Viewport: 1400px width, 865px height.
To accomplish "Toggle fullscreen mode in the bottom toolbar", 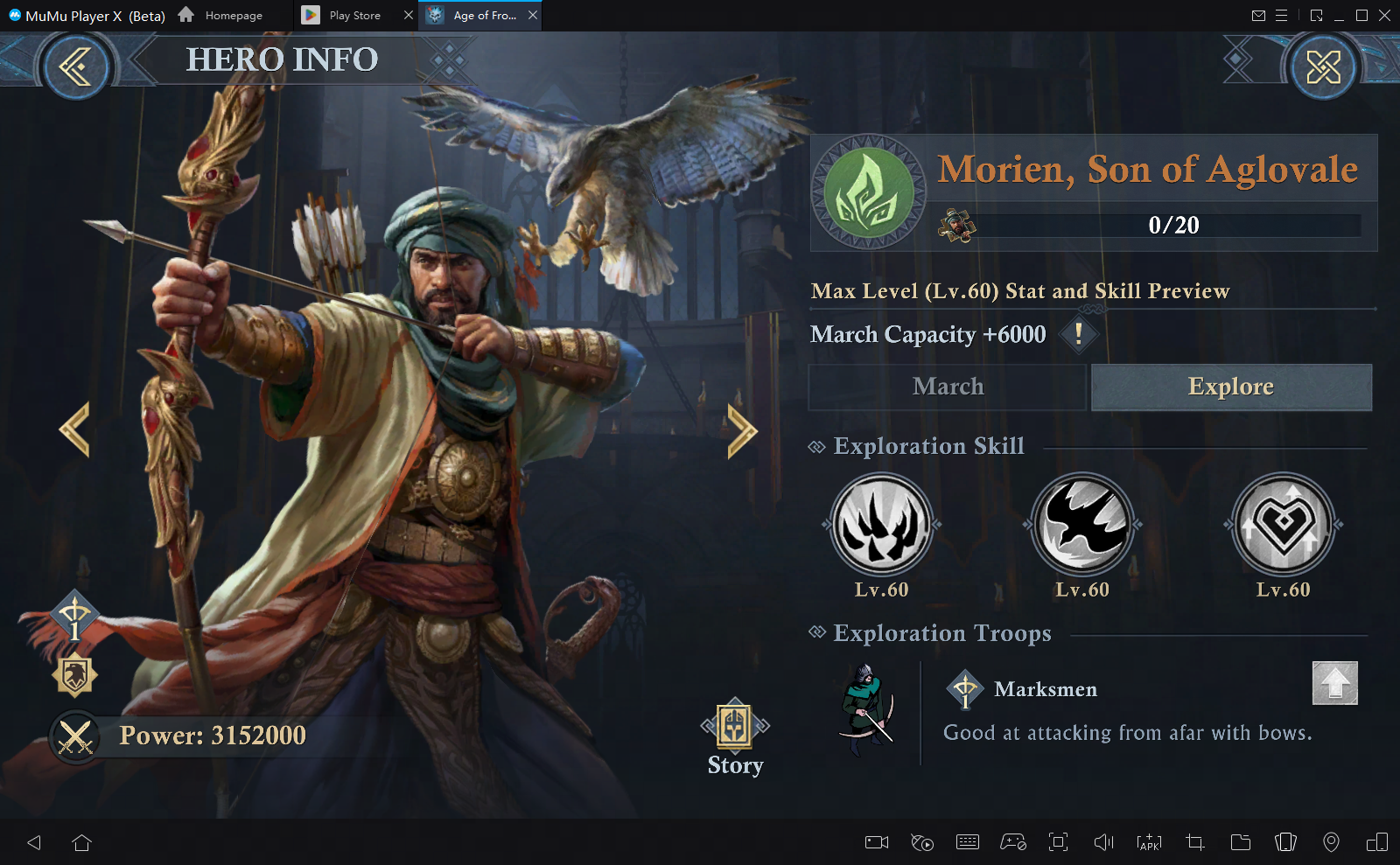I will point(1059,842).
